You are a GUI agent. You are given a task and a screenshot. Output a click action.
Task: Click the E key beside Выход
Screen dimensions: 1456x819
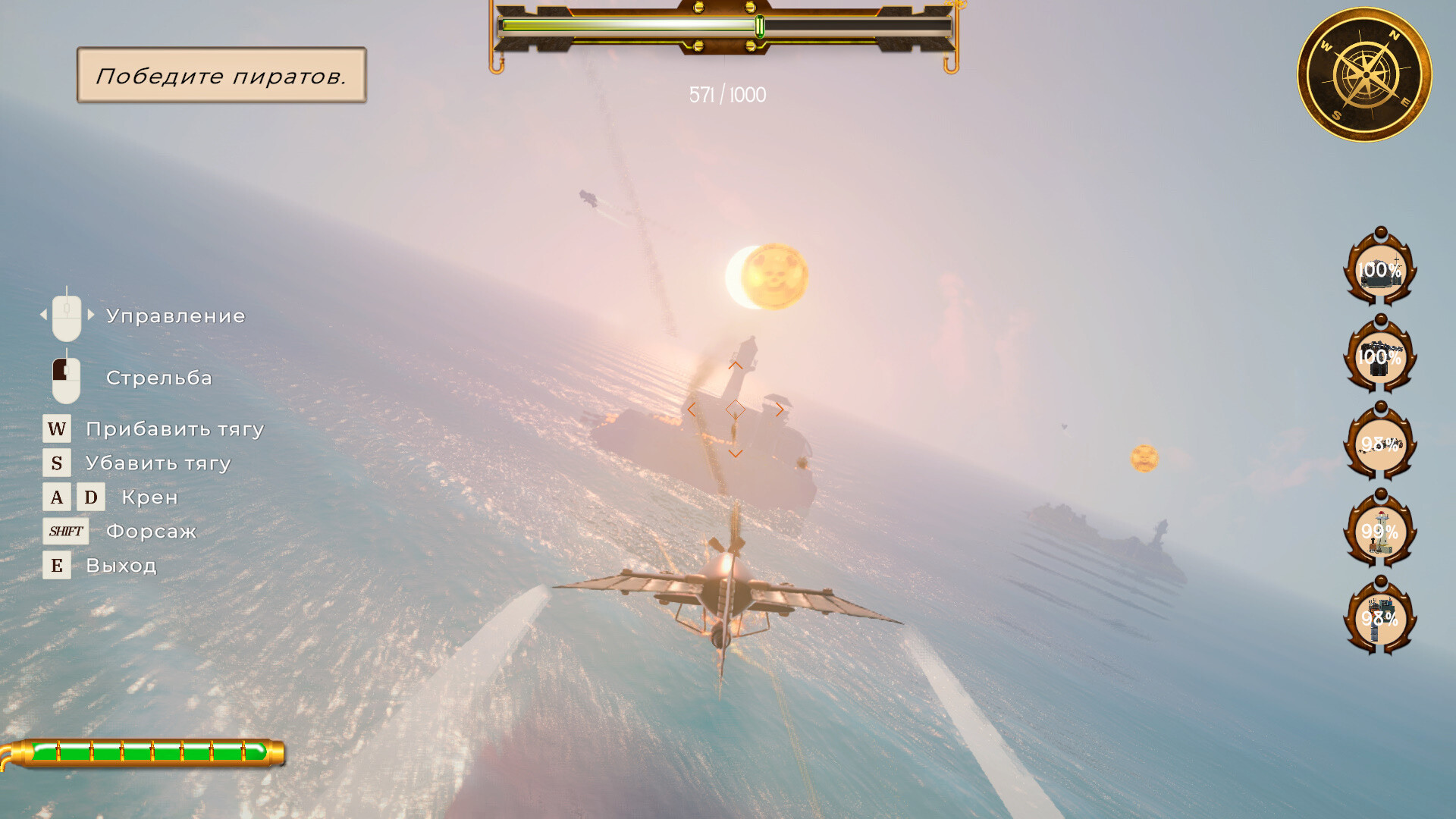click(x=55, y=565)
